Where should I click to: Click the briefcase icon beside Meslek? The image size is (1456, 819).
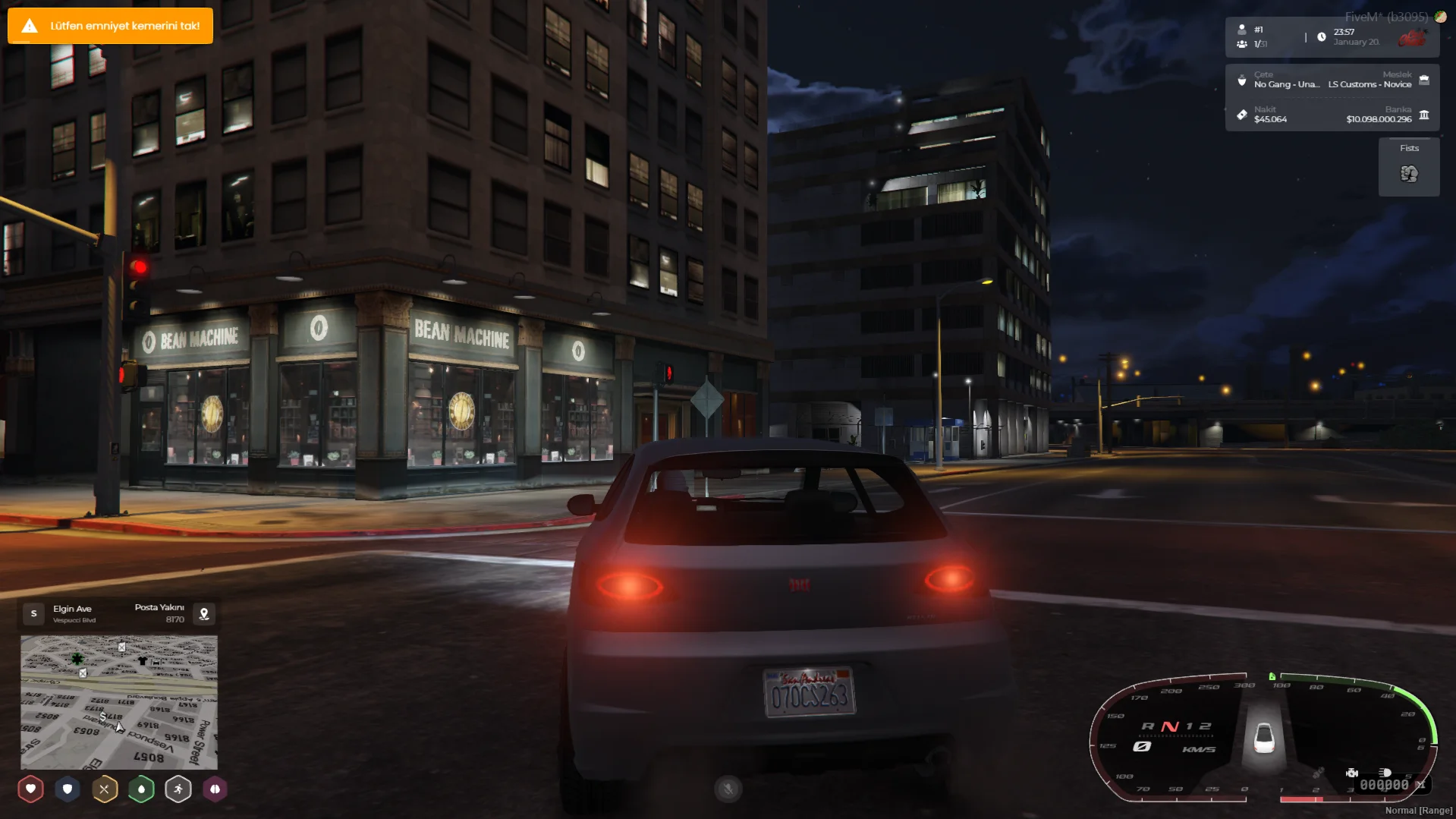[1424, 79]
